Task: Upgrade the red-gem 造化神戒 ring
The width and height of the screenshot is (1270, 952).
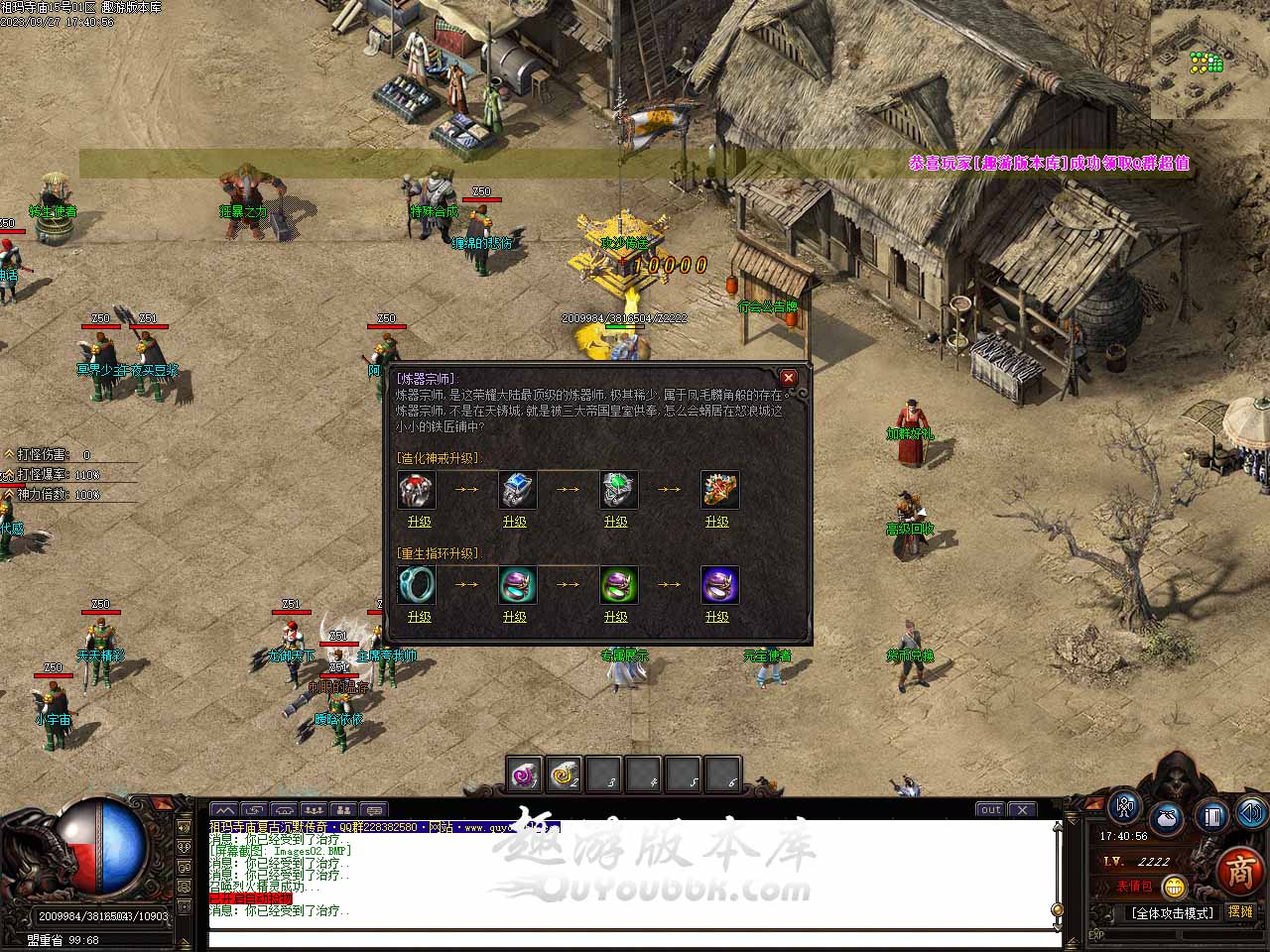Action: (x=419, y=522)
